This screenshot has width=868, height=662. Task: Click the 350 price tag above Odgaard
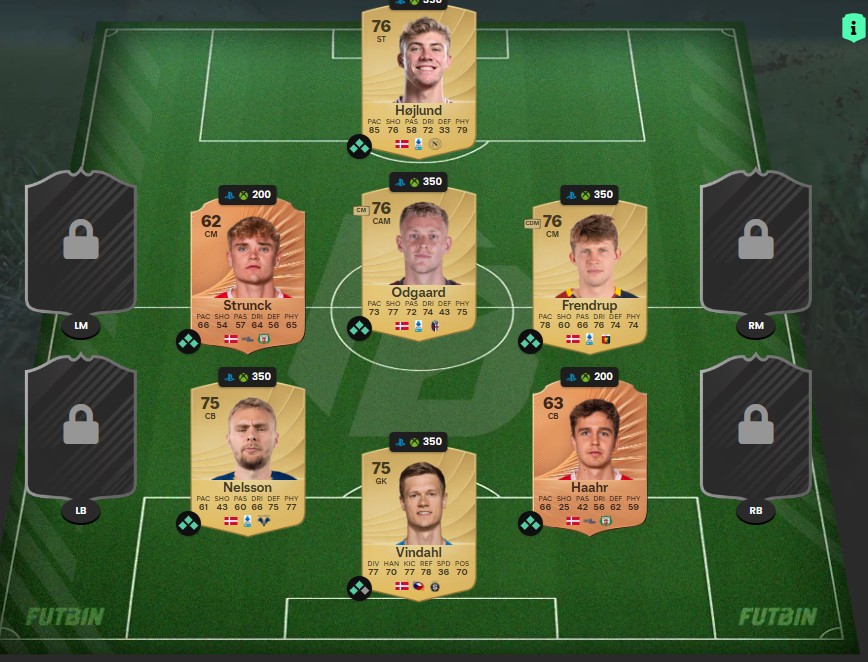pyautogui.click(x=419, y=183)
